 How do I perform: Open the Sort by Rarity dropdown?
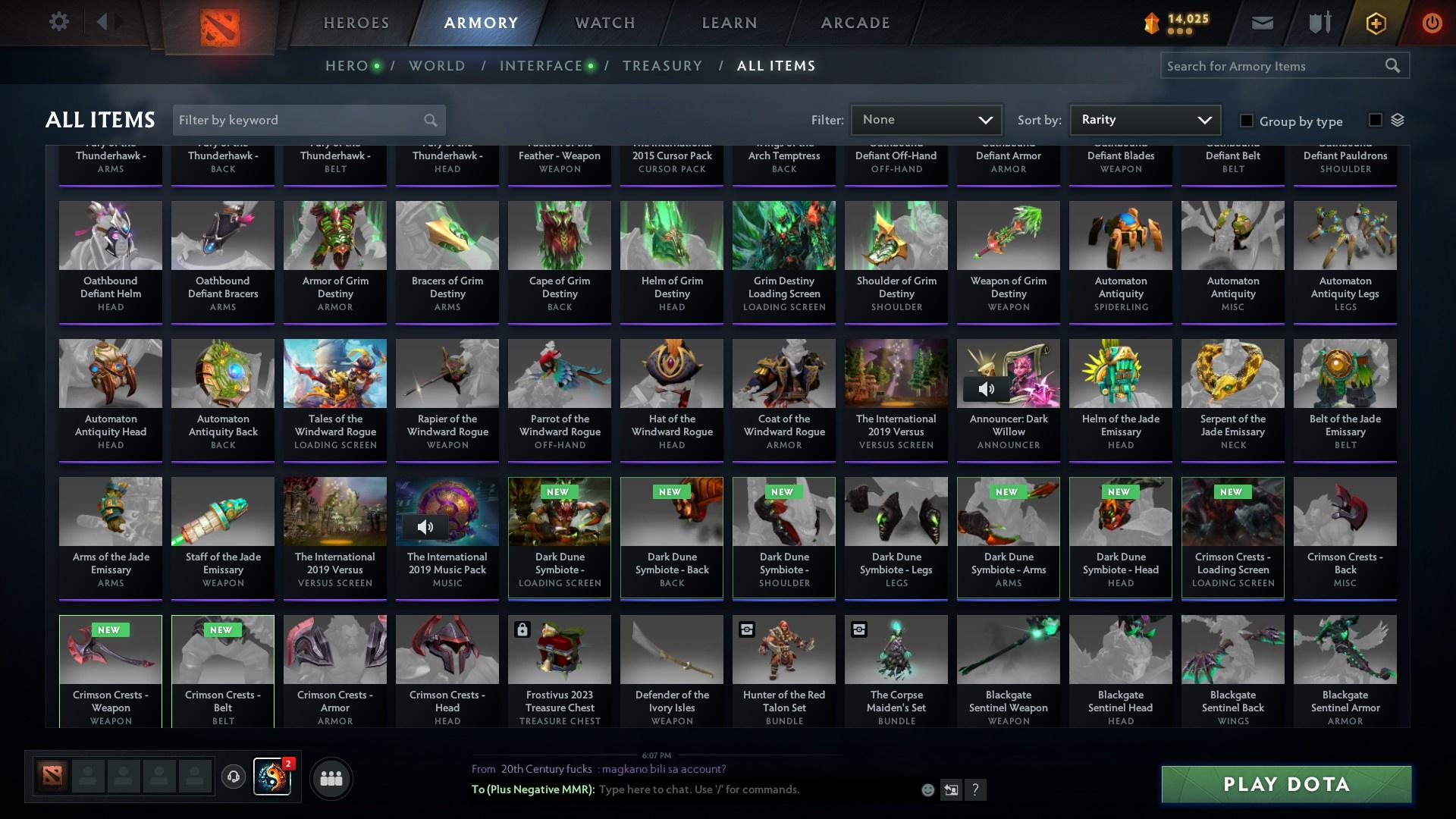[1144, 120]
